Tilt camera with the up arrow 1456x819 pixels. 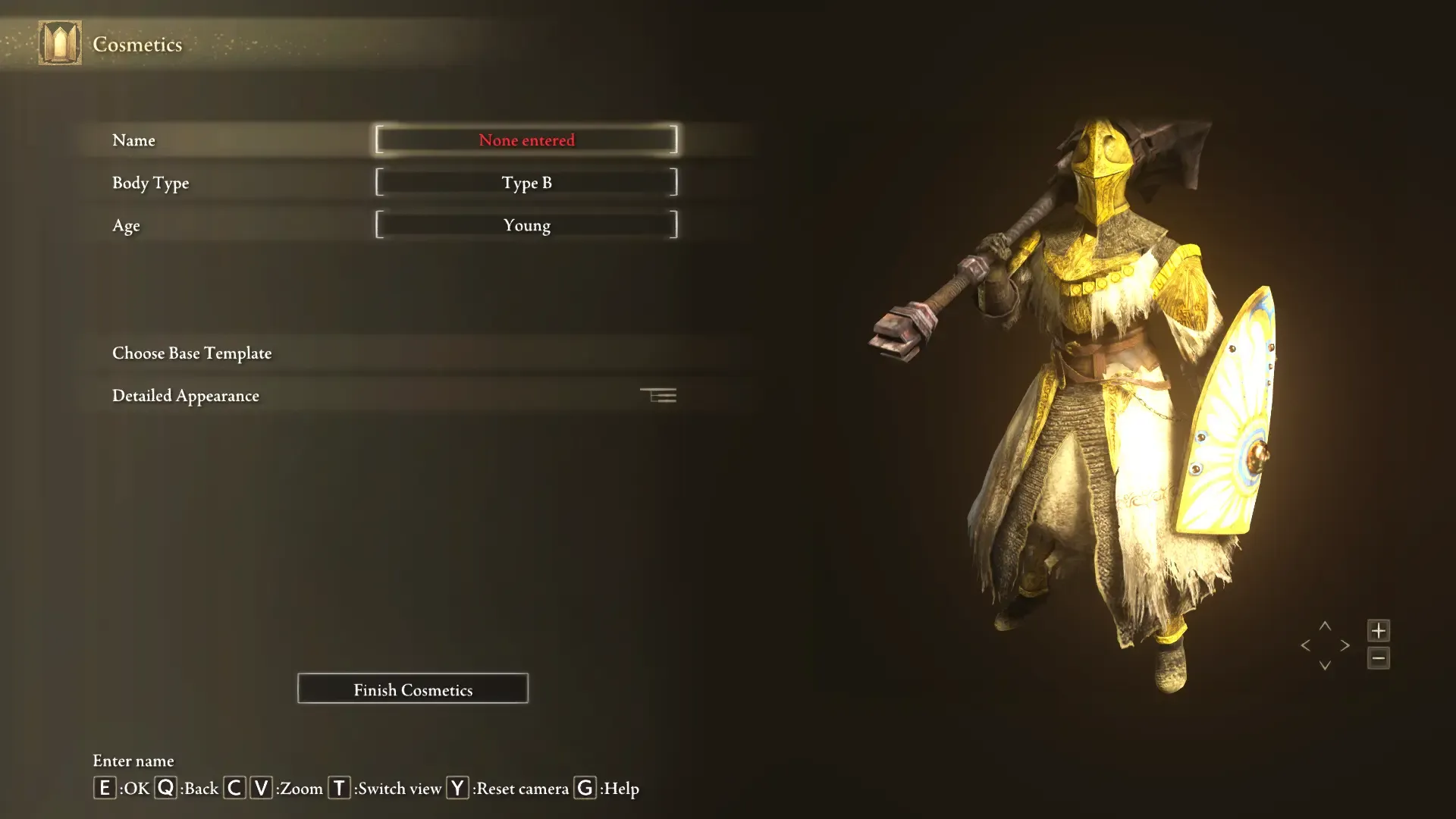[1325, 626]
